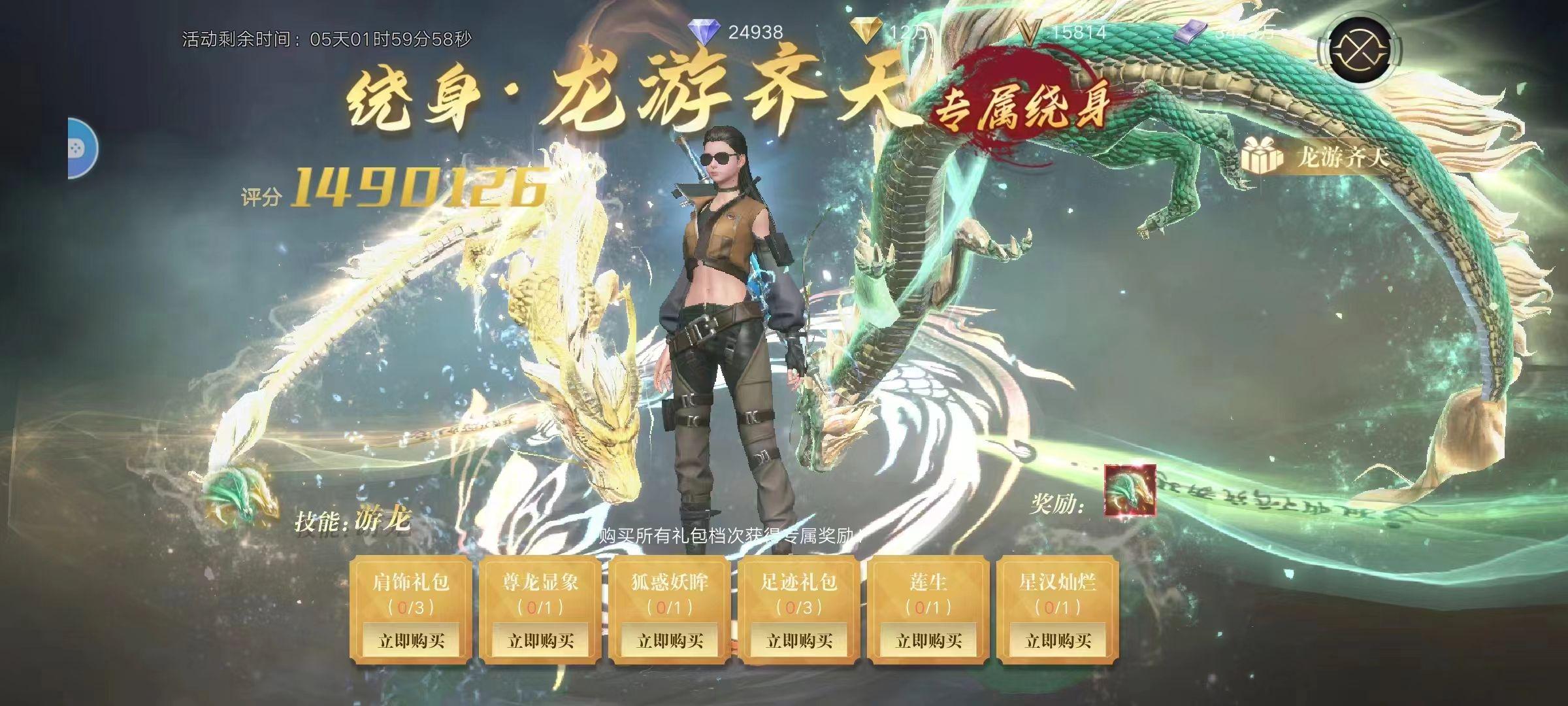Viewport: 1568px width, 706px height.
Task: Tap the purple diamond currency icon
Action: click(704, 31)
